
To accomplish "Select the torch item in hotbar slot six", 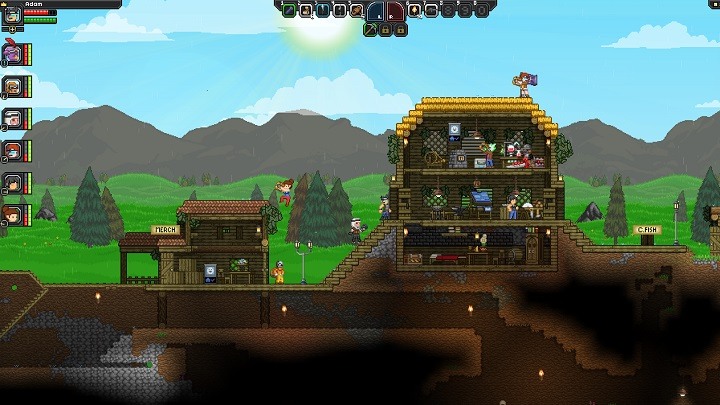I will click(x=414, y=11).
